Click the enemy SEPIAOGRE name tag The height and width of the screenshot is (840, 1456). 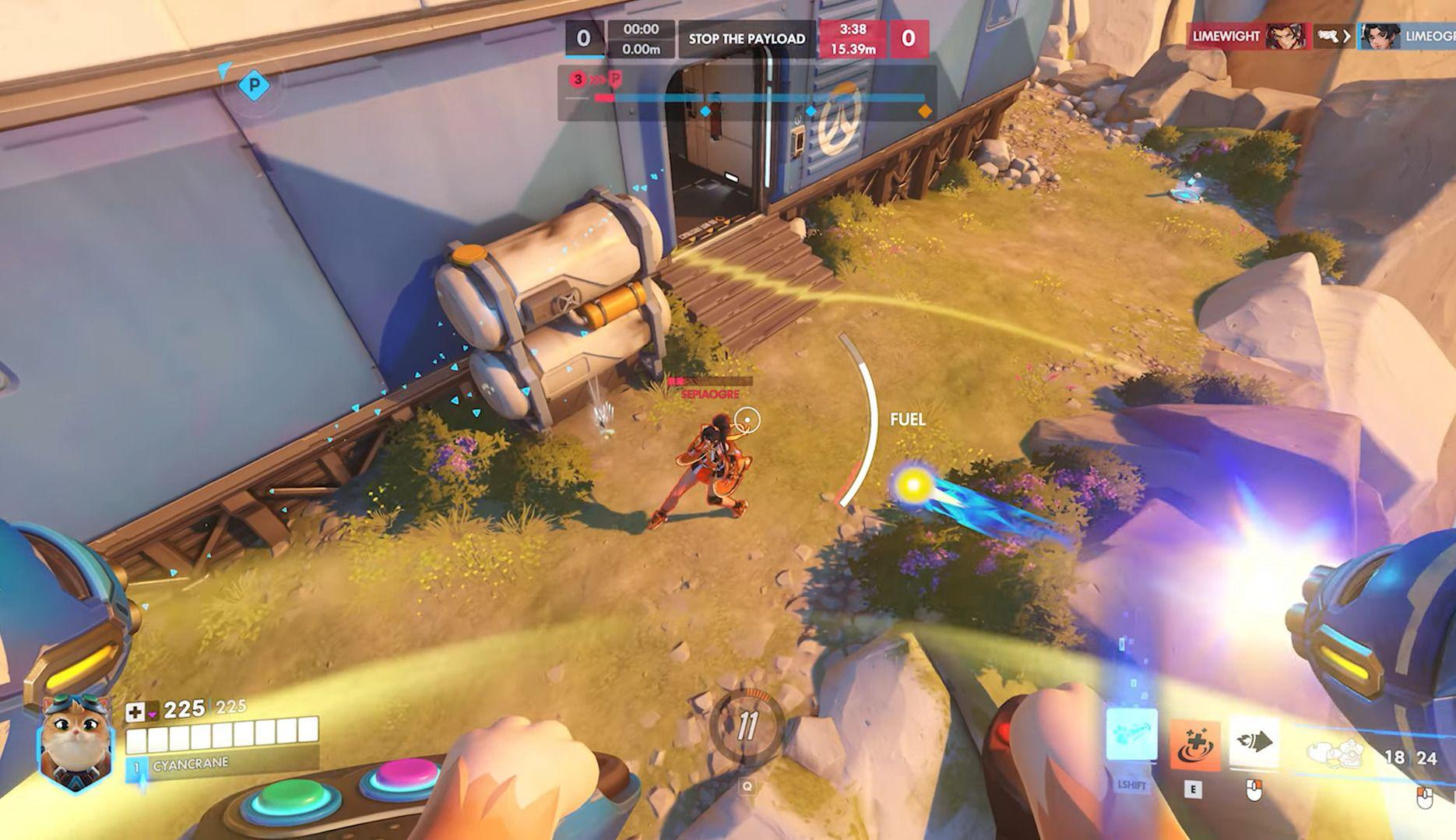(709, 395)
